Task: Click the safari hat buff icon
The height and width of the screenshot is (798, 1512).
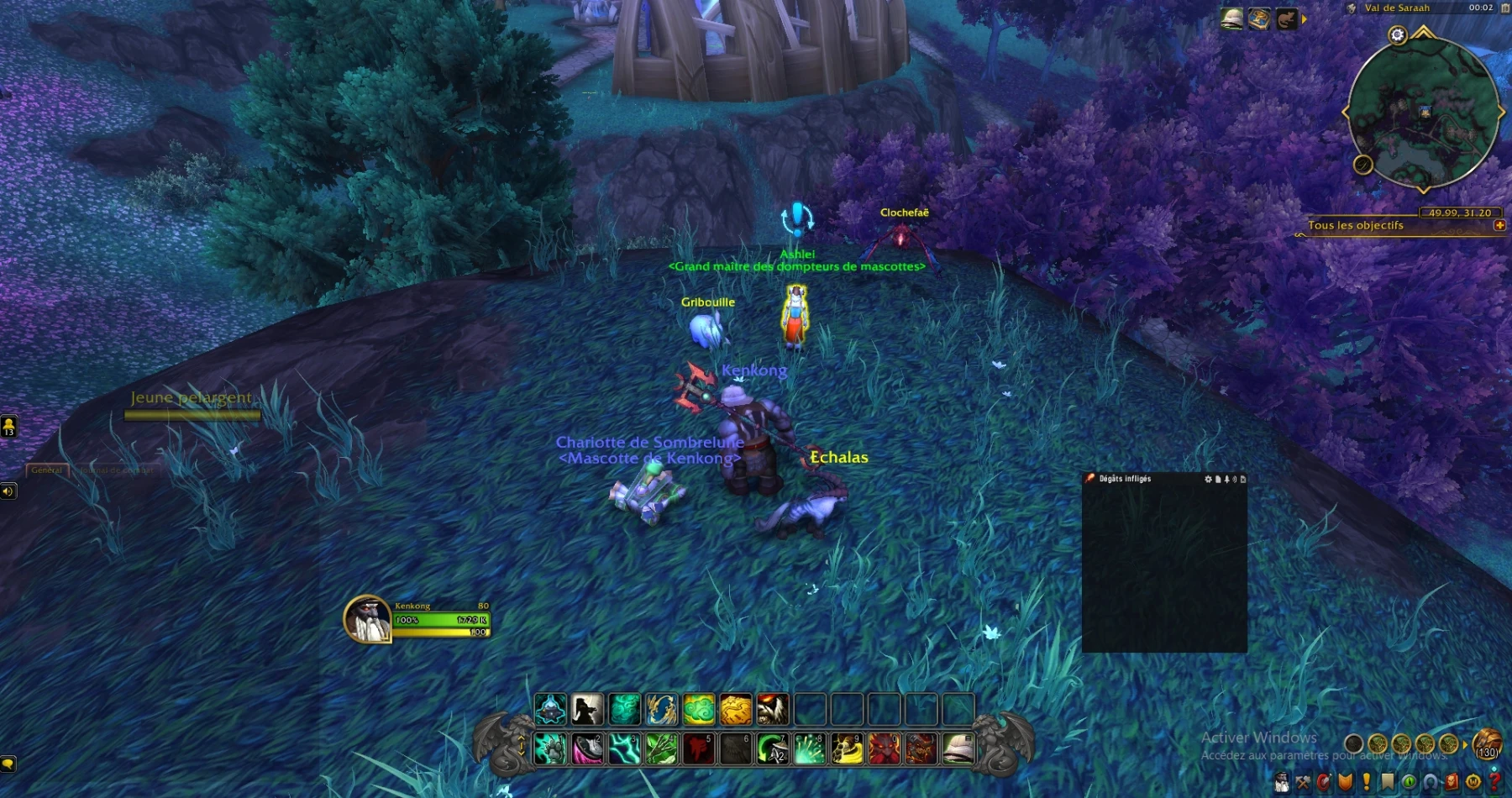Action: [1231, 19]
